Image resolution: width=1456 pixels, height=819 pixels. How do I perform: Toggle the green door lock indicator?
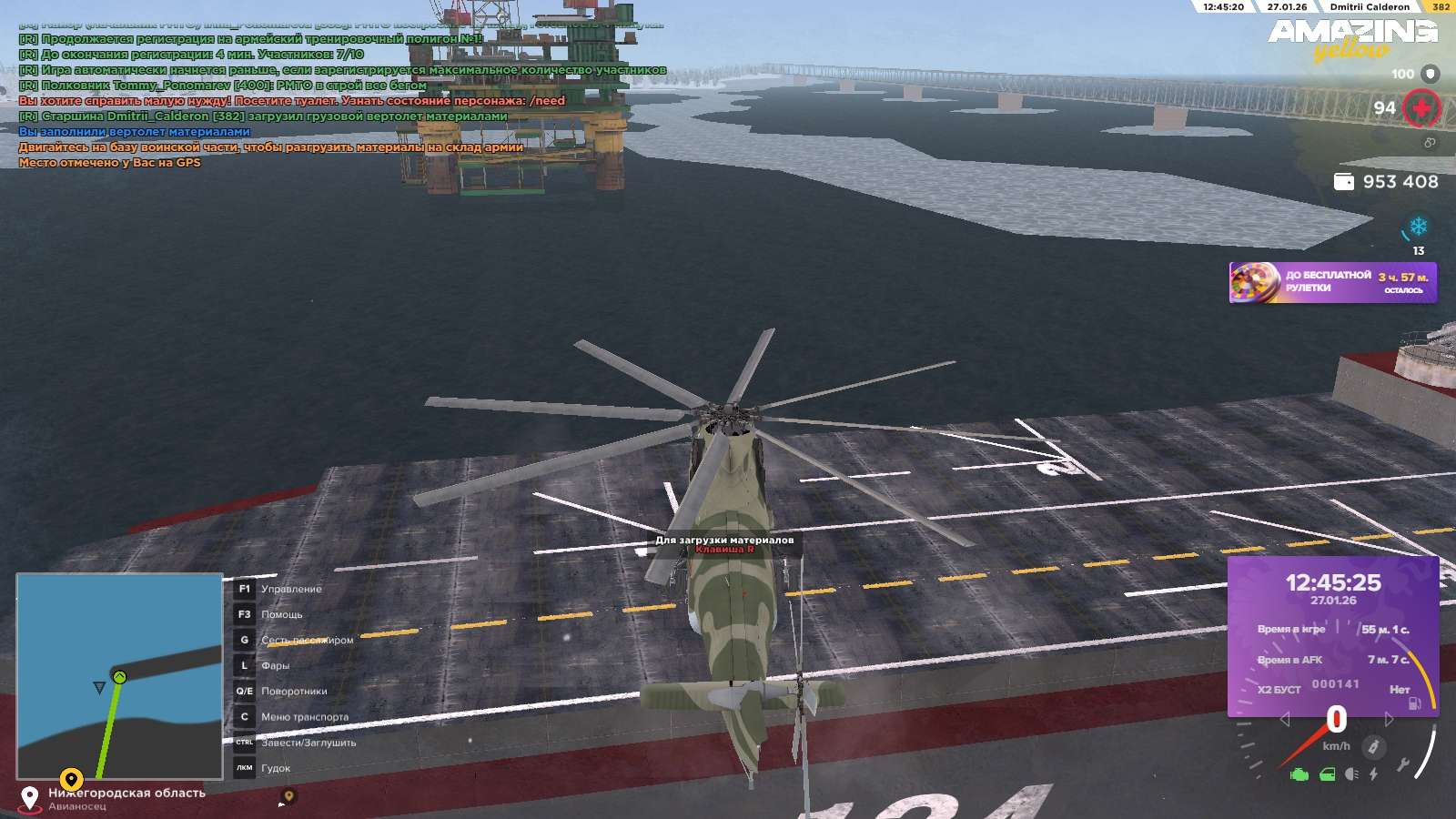1327,774
